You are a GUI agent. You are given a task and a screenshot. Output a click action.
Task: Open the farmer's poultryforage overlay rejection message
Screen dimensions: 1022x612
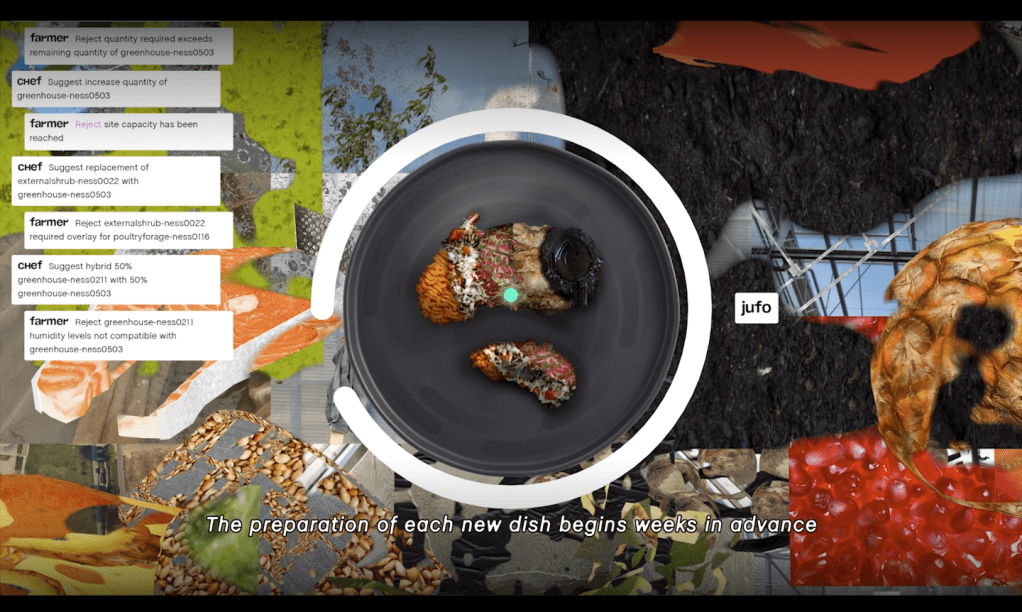click(128, 230)
